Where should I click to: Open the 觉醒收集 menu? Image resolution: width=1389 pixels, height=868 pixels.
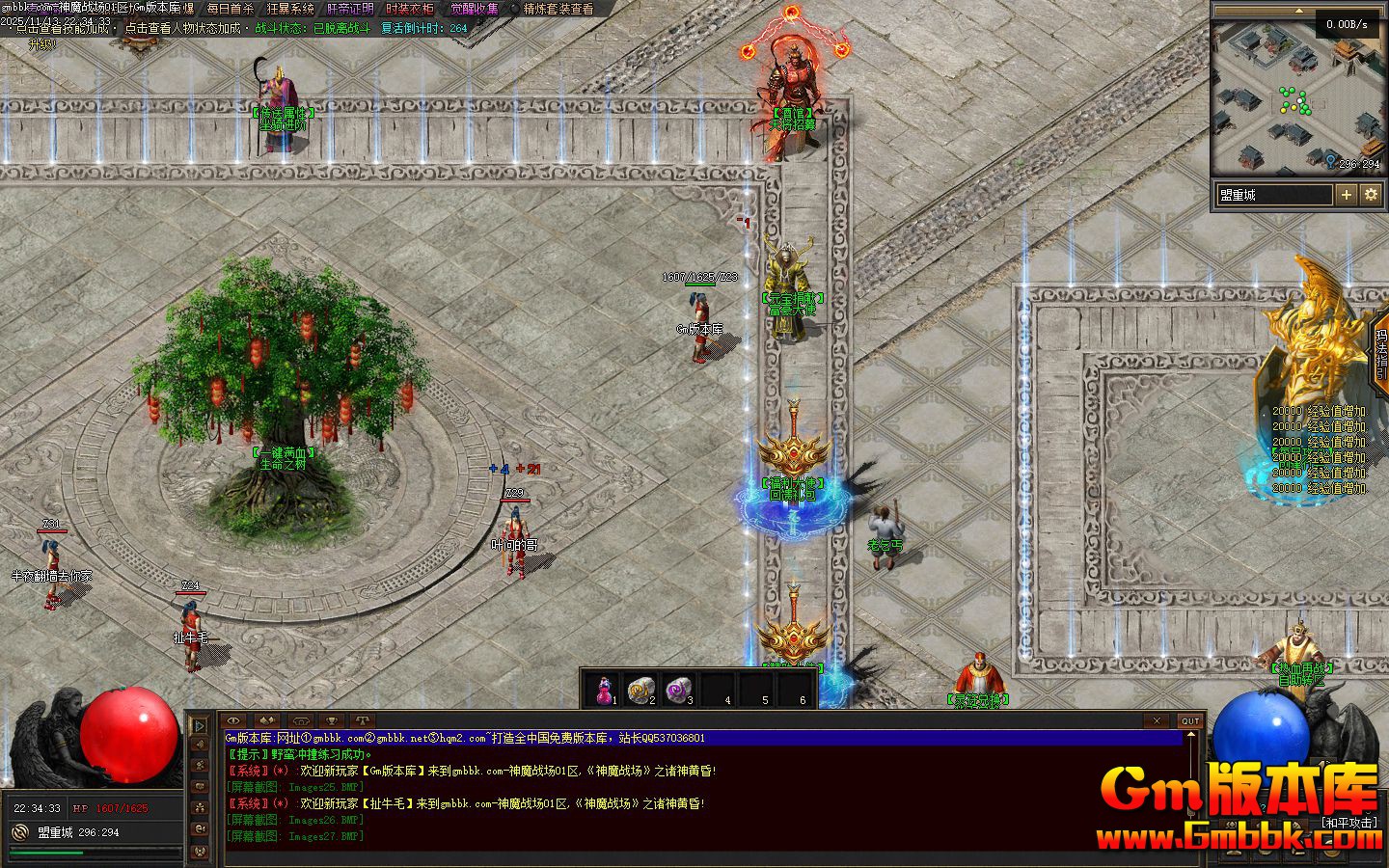click(x=475, y=9)
